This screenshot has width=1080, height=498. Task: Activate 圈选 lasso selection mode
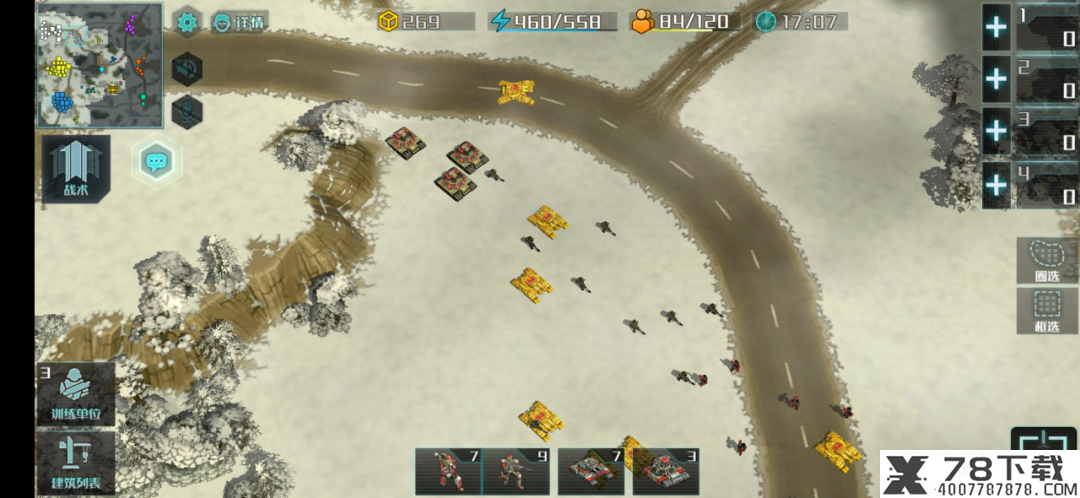tap(1047, 260)
